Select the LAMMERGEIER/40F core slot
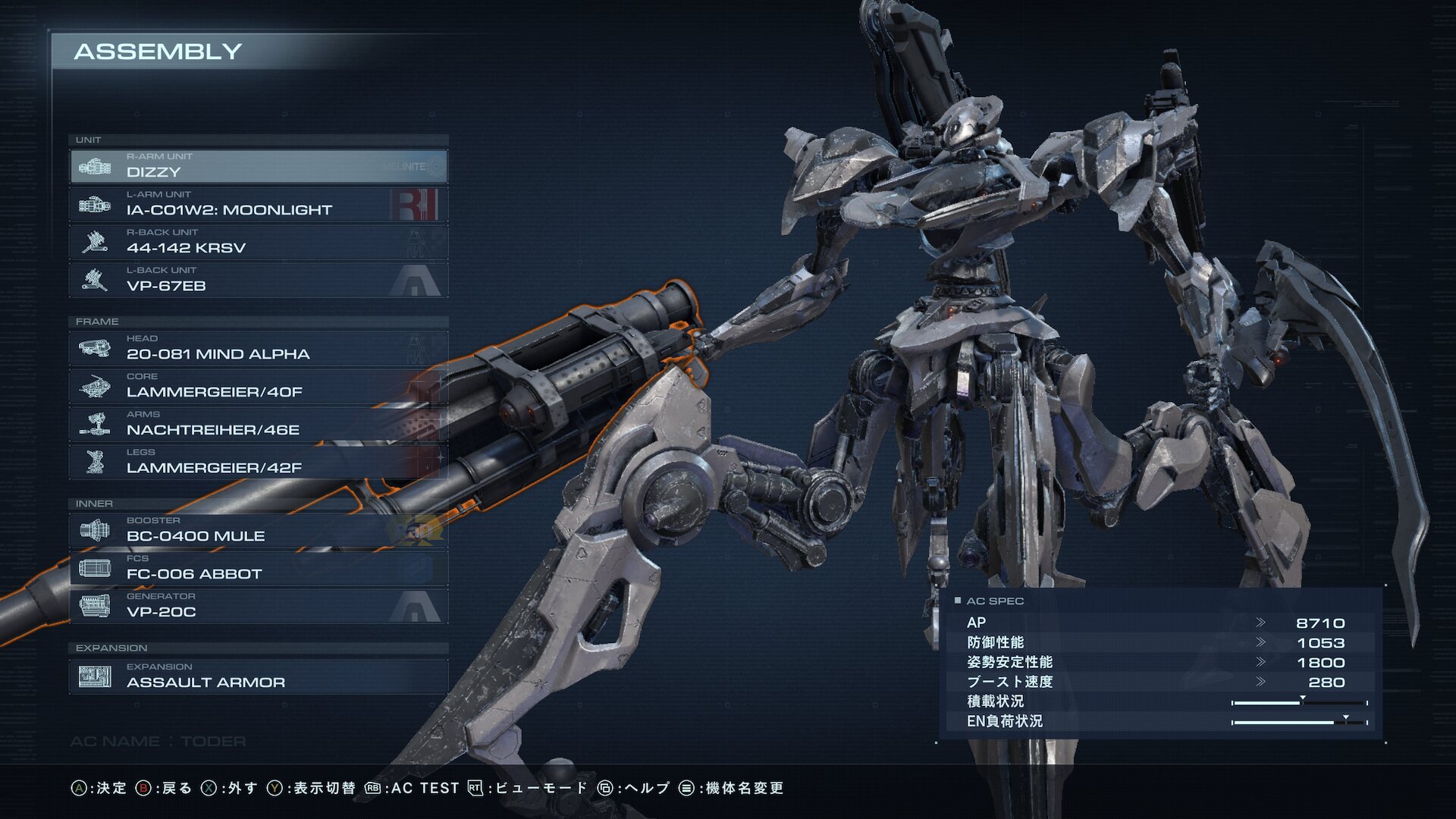The image size is (1456, 819). pos(258,386)
